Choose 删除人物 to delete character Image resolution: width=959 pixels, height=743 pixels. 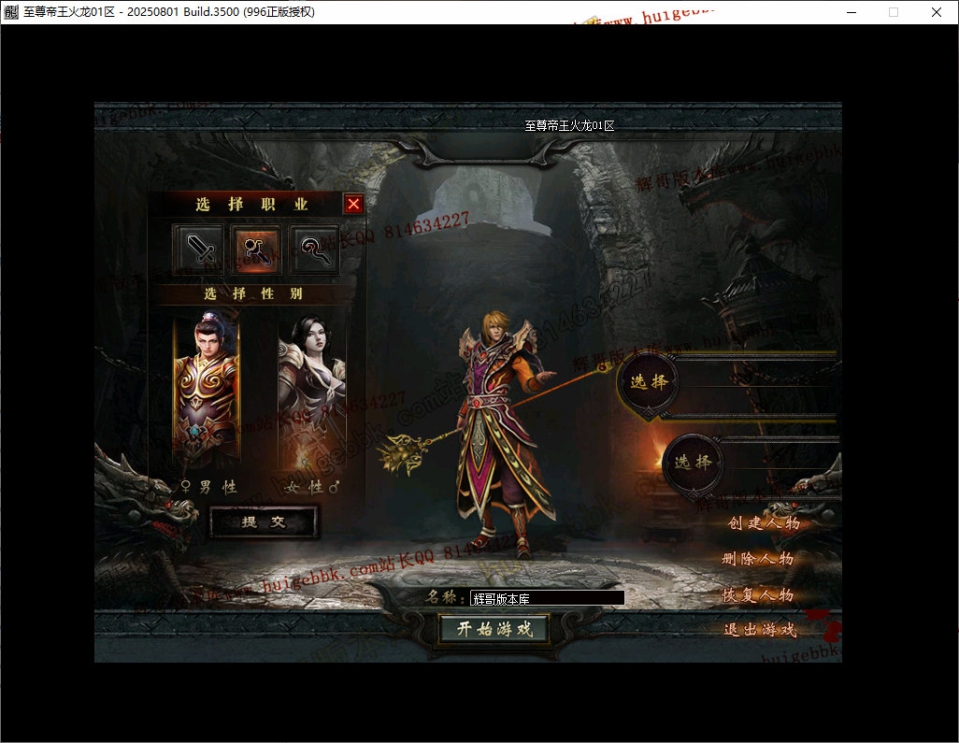758,559
